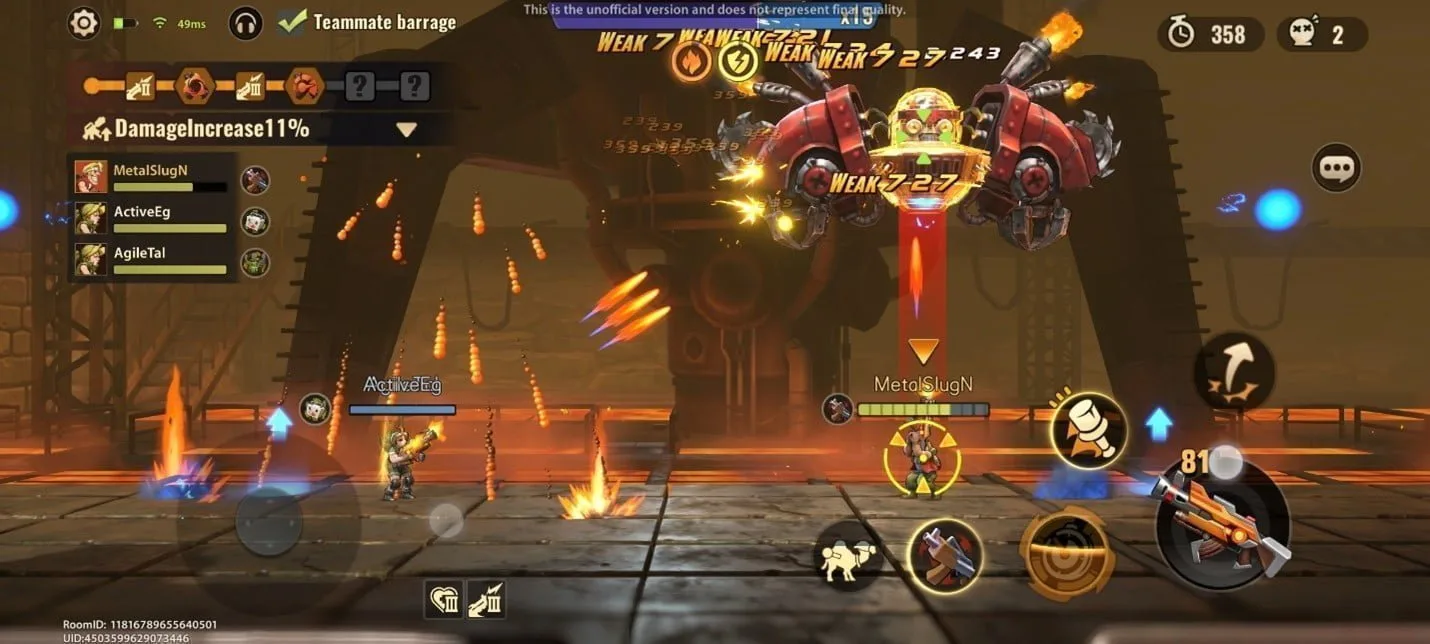Throw a grenade with the grenade button

1089,431
